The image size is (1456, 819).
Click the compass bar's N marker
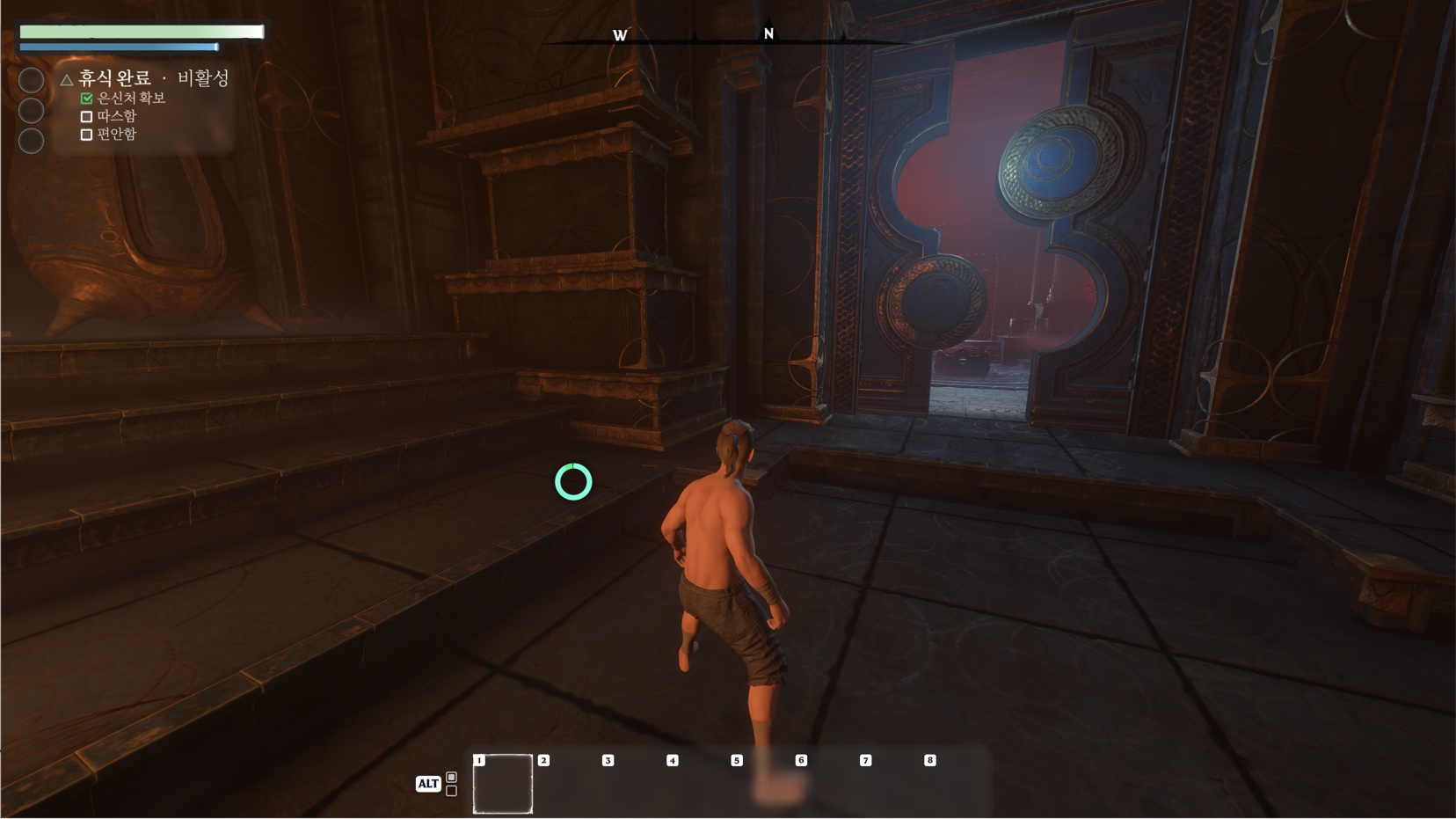pyautogui.click(x=768, y=33)
